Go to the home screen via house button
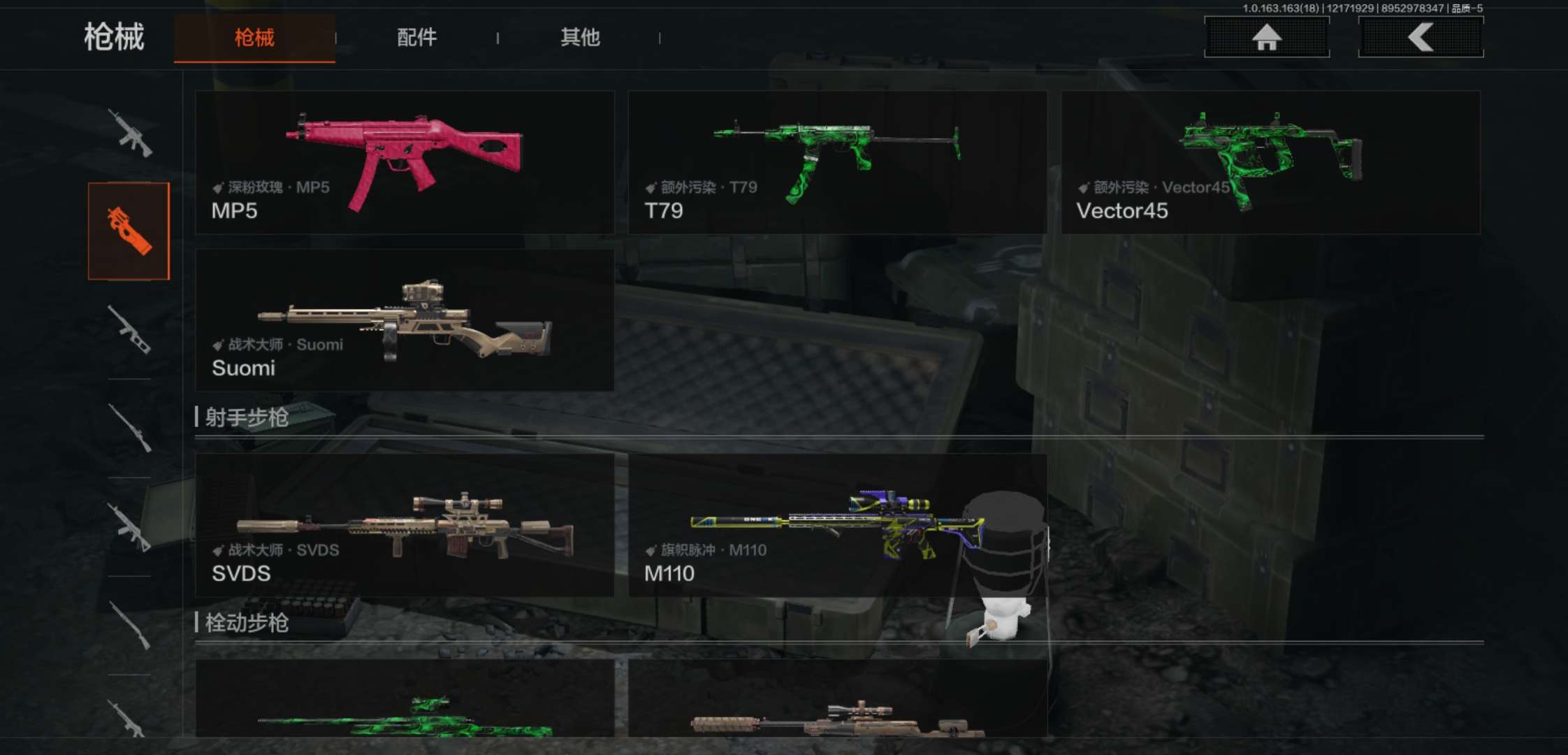This screenshot has width=1568, height=755. [1266, 37]
